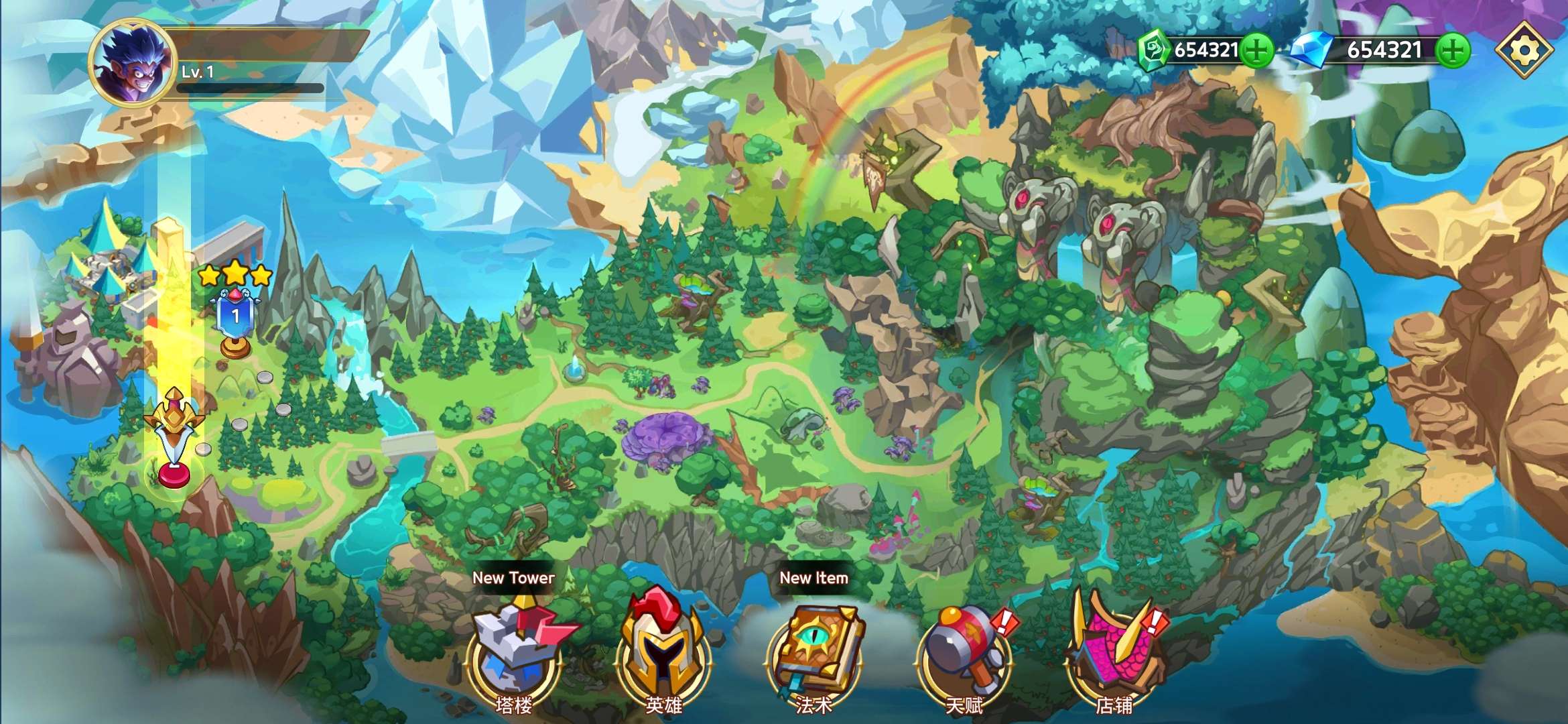Open the hero profile portrait
Screen dimensions: 1568x724
133,62
